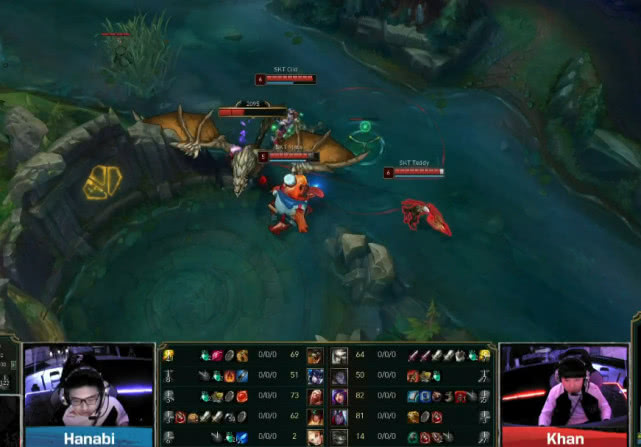Click the blue Hanabi name banner
641x447 pixels.
click(88, 437)
